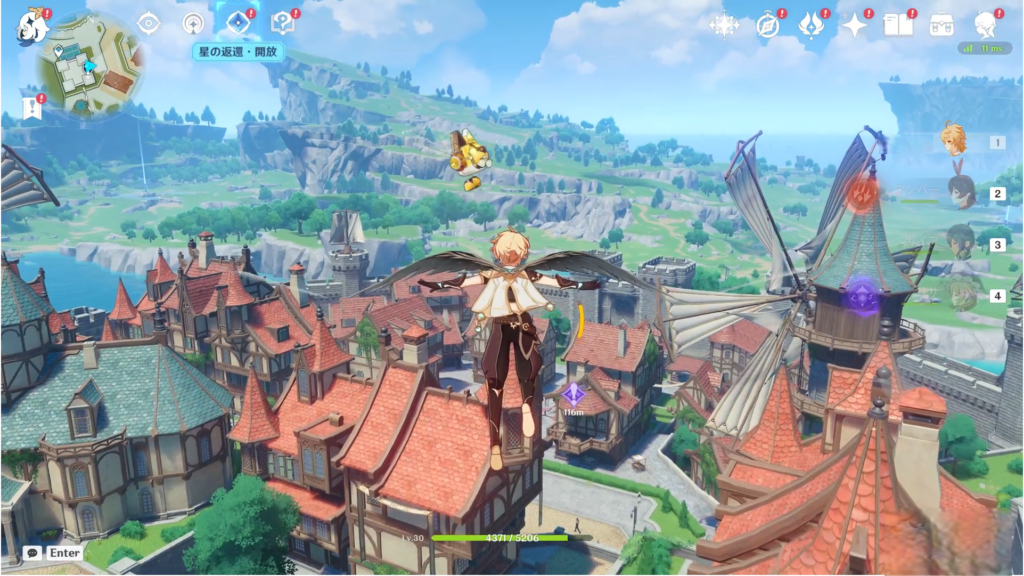Open the character profile head icon
Screen dimensions: 1024x576
(984, 24)
